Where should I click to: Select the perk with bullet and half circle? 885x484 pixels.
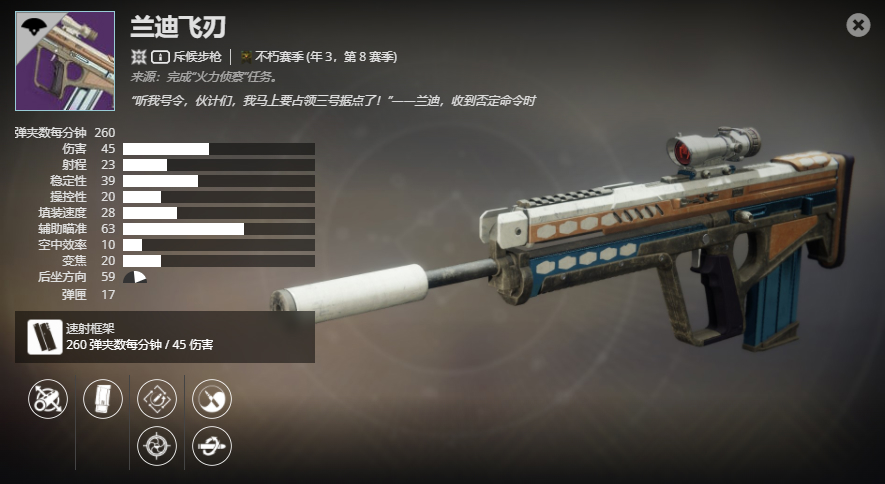tap(212, 399)
